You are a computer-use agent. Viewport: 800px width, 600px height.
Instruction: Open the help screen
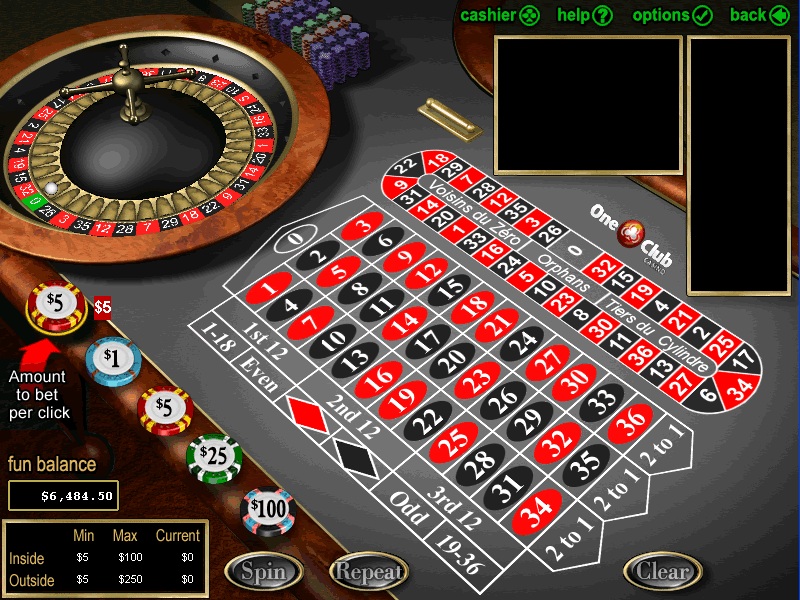(x=585, y=15)
